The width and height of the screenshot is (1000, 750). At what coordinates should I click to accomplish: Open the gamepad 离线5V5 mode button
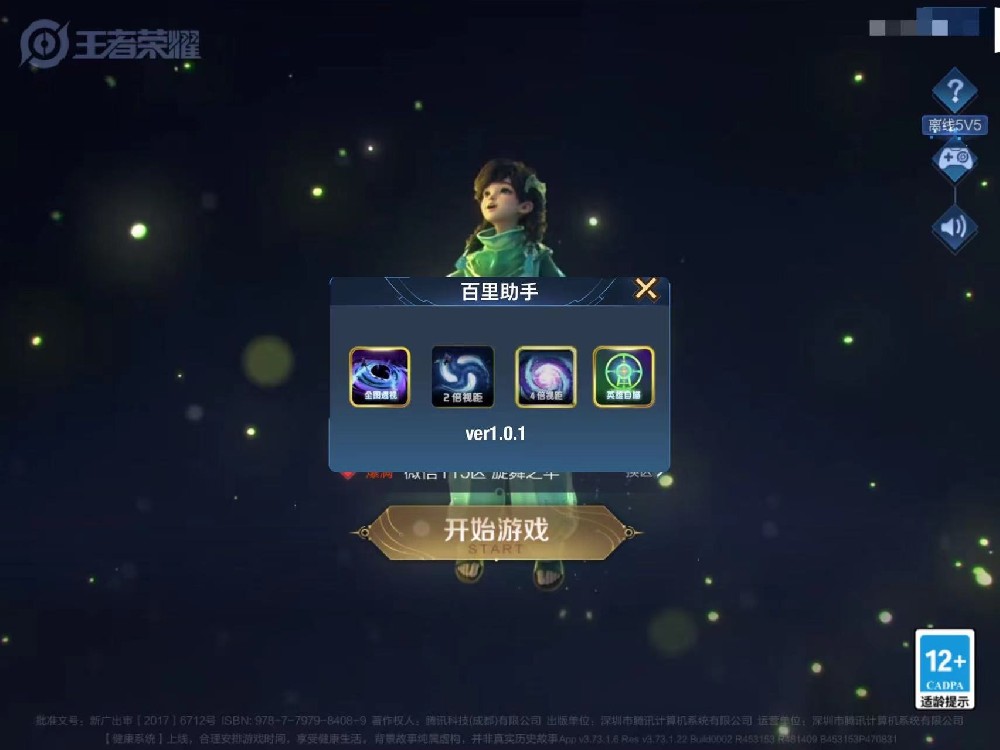954,158
